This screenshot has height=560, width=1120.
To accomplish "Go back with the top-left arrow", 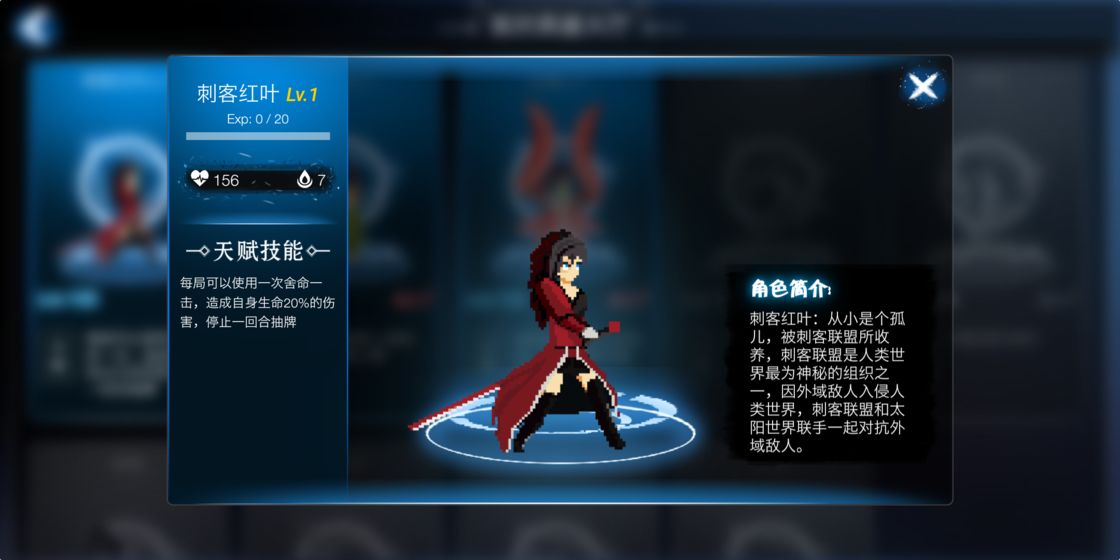I will [35, 24].
